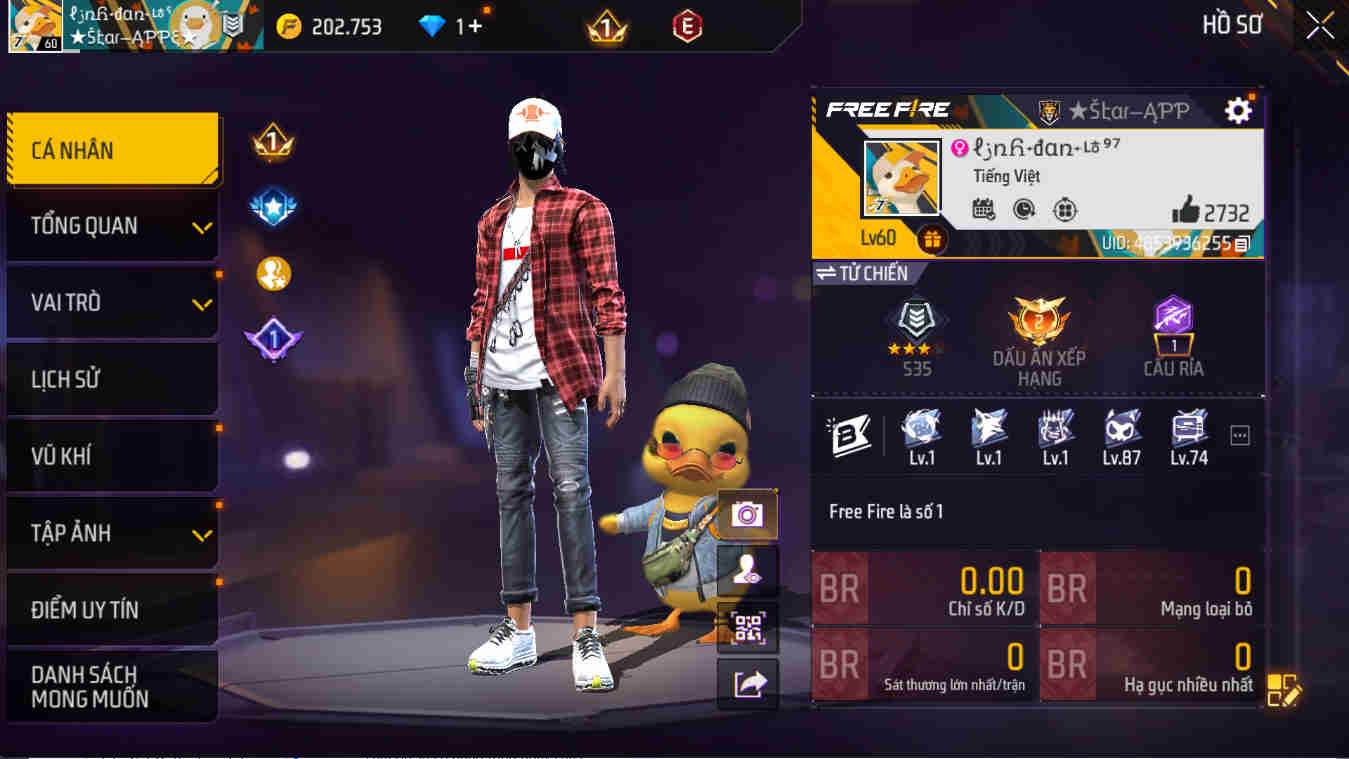Viewport: 1349px width, 759px height.
Task: Click the outfit preview person icon
Action: coord(747,570)
